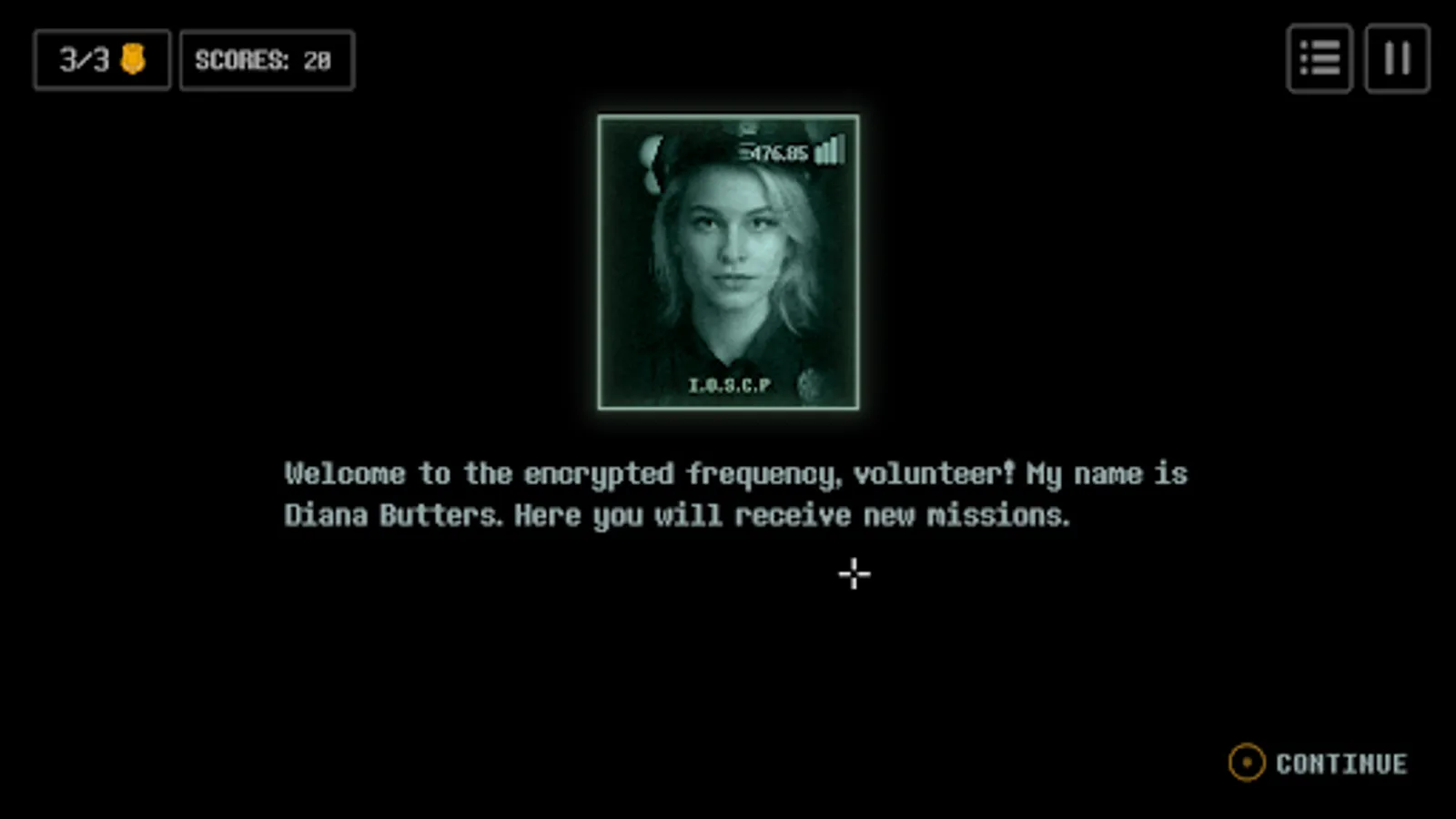The image size is (1456, 819).
Task: Click the SCORES: 20 display
Action: coord(267,60)
